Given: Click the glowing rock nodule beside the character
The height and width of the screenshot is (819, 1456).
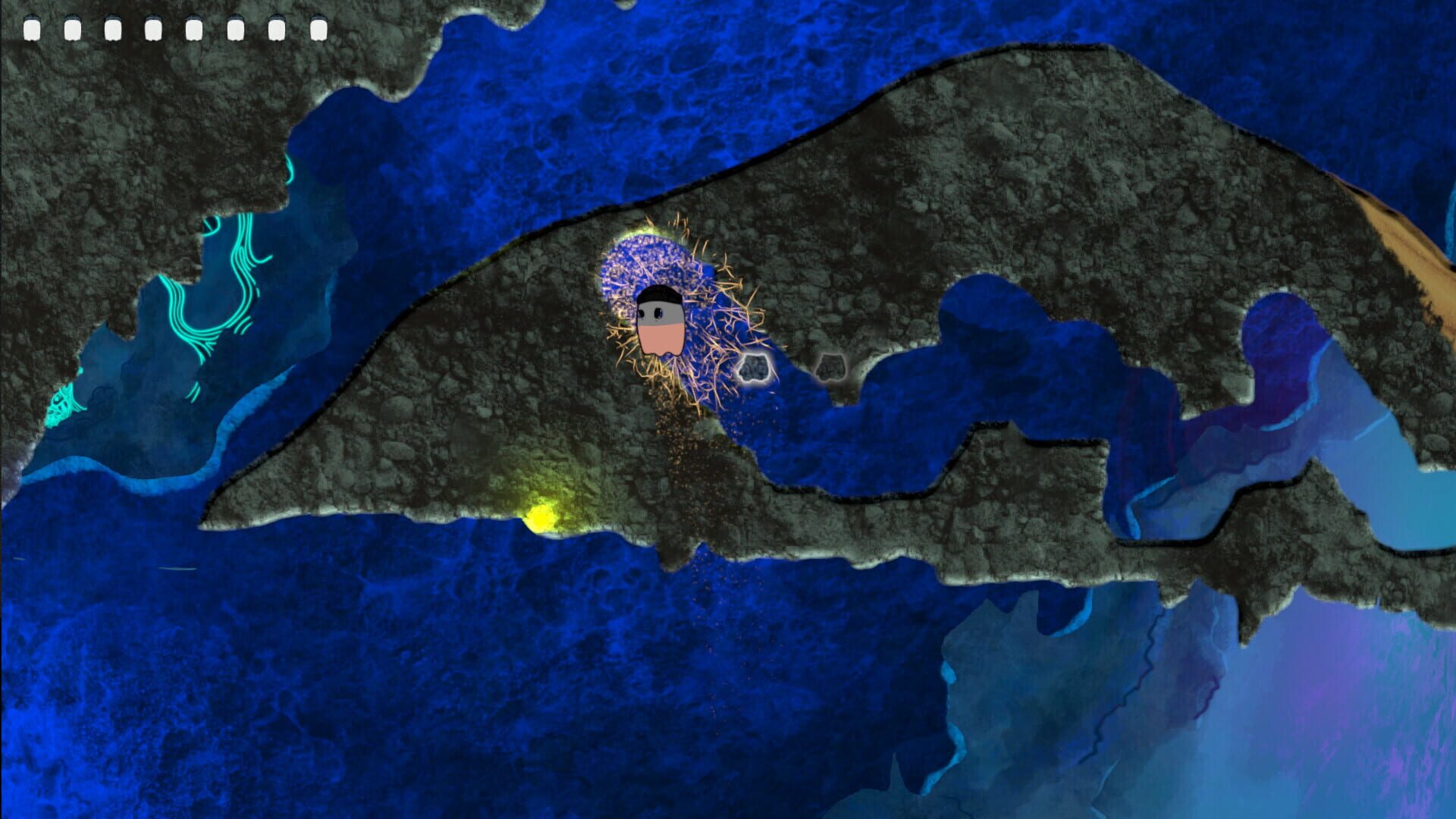Looking at the screenshot, I should click(x=755, y=369).
